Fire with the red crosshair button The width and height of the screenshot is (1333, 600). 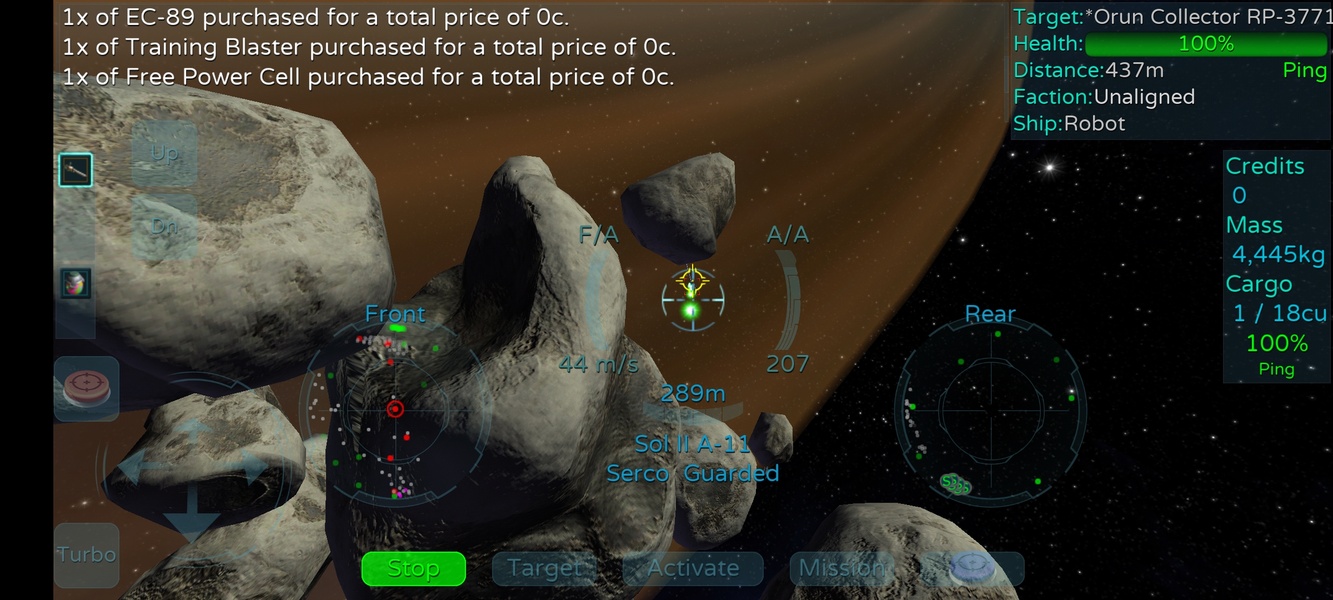click(x=86, y=388)
